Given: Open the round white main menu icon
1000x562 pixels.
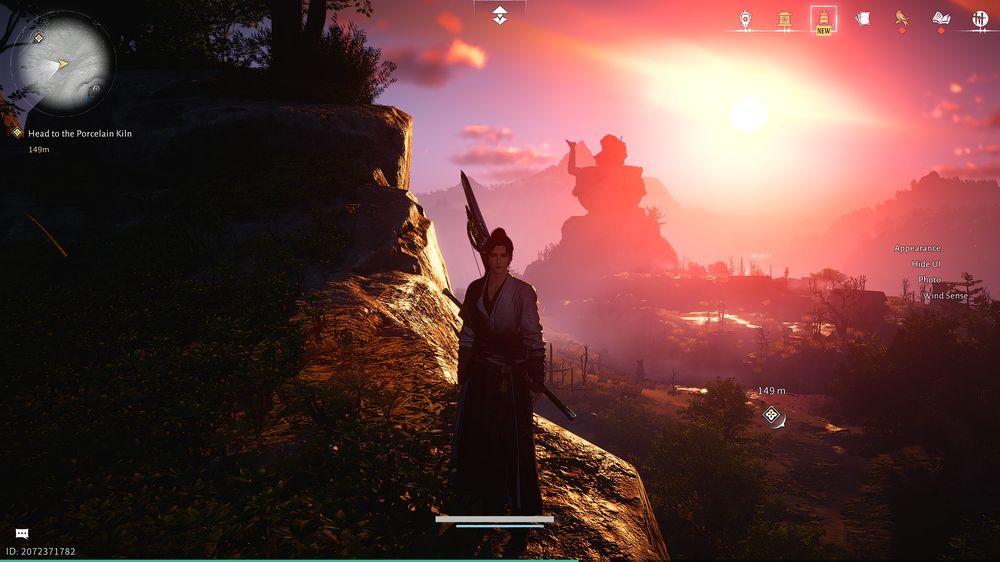Looking at the screenshot, I should pos(980,18).
